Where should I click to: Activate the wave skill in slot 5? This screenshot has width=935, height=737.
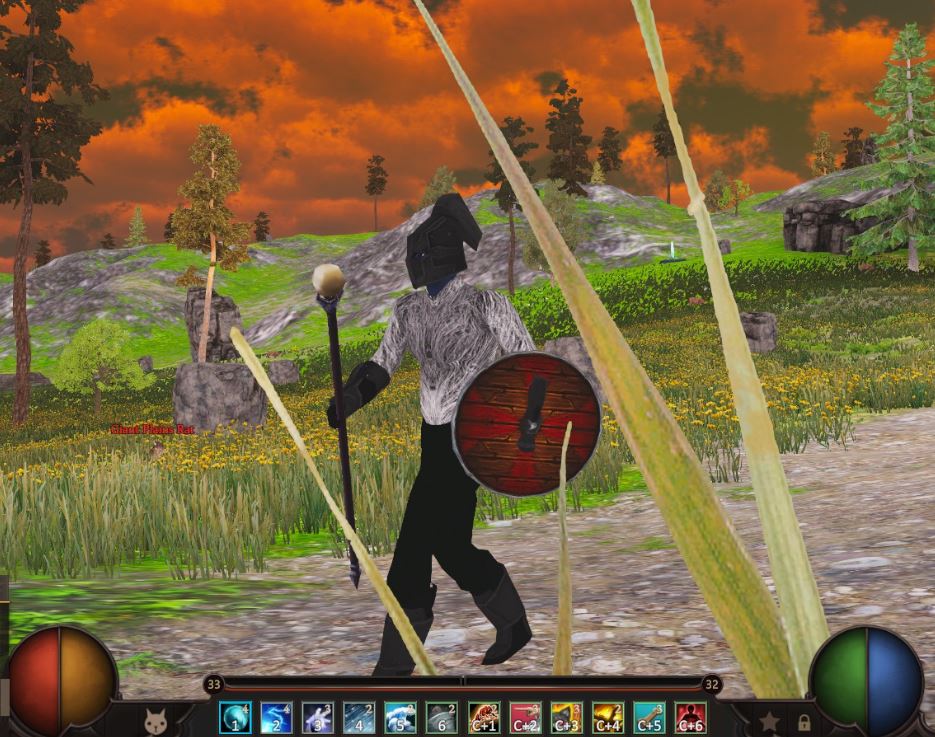click(x=400, y=717)
